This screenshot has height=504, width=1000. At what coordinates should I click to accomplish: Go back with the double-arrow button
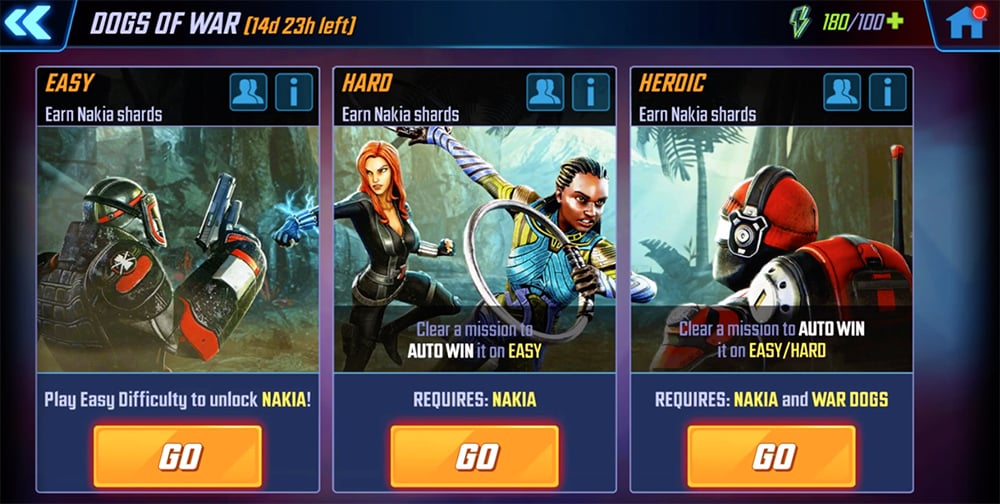pyautogui.click(x=28, y=22)
